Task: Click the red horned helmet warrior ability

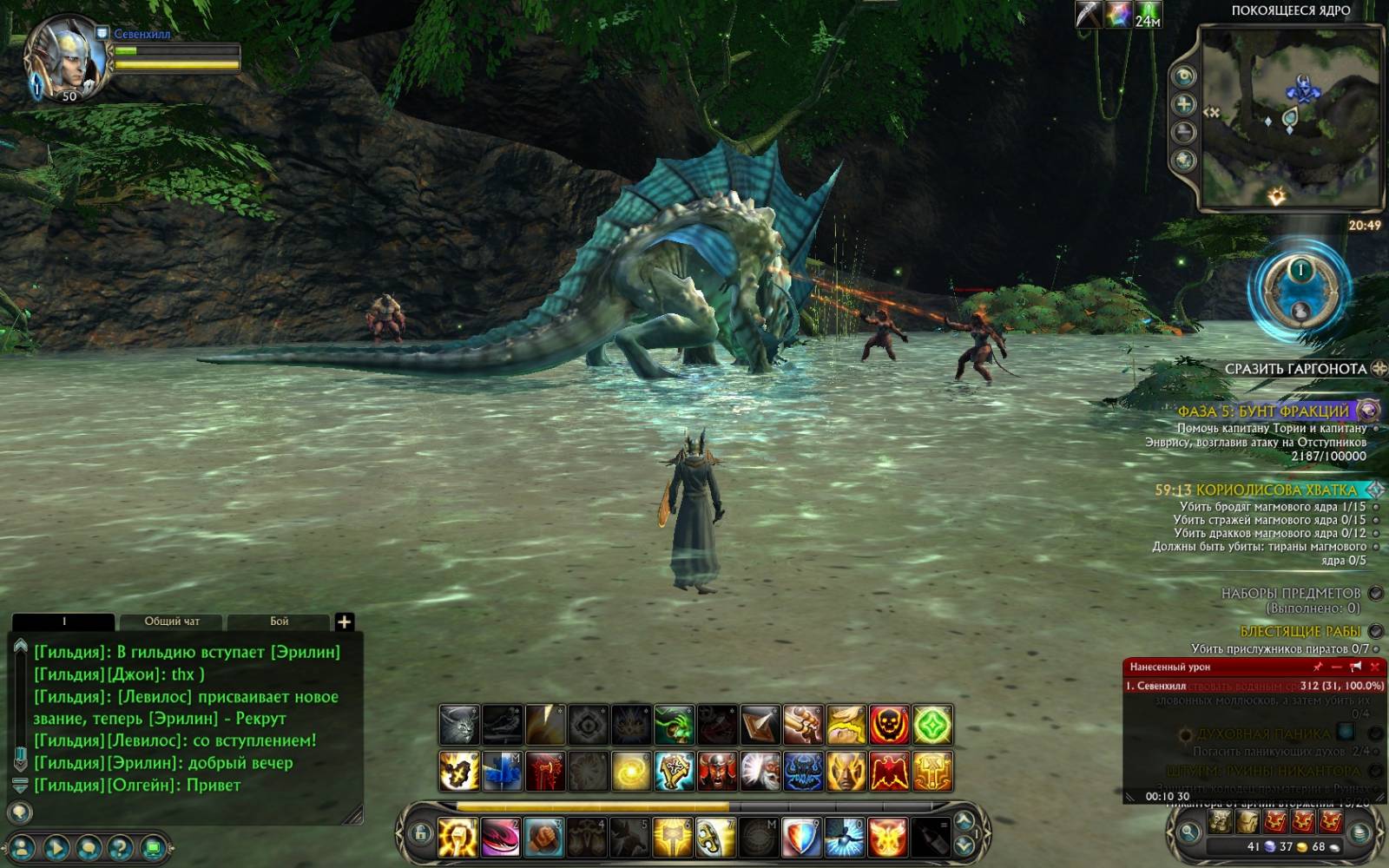Action: tap(717, 772)
